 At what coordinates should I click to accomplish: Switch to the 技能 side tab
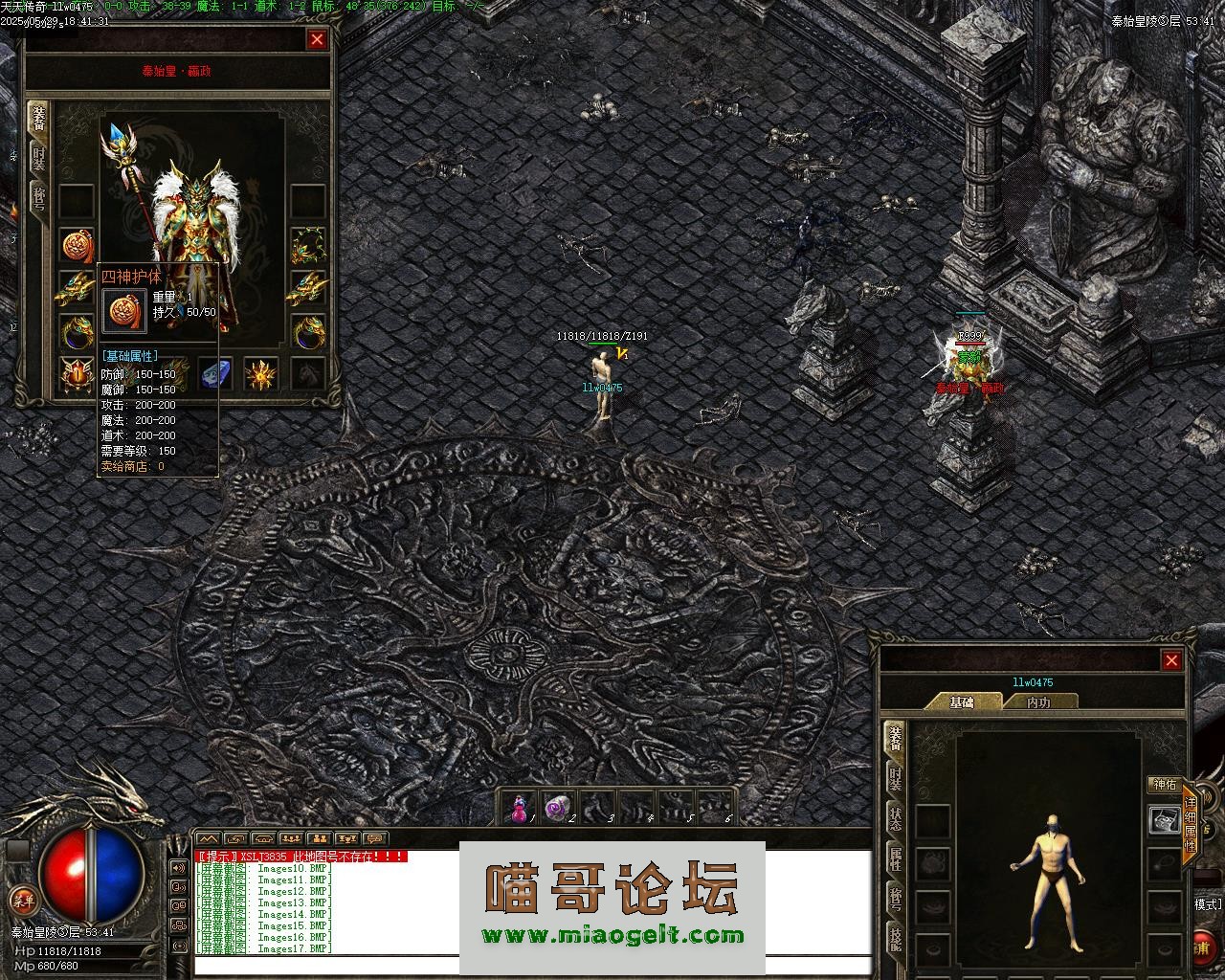(x=895, y=939)
